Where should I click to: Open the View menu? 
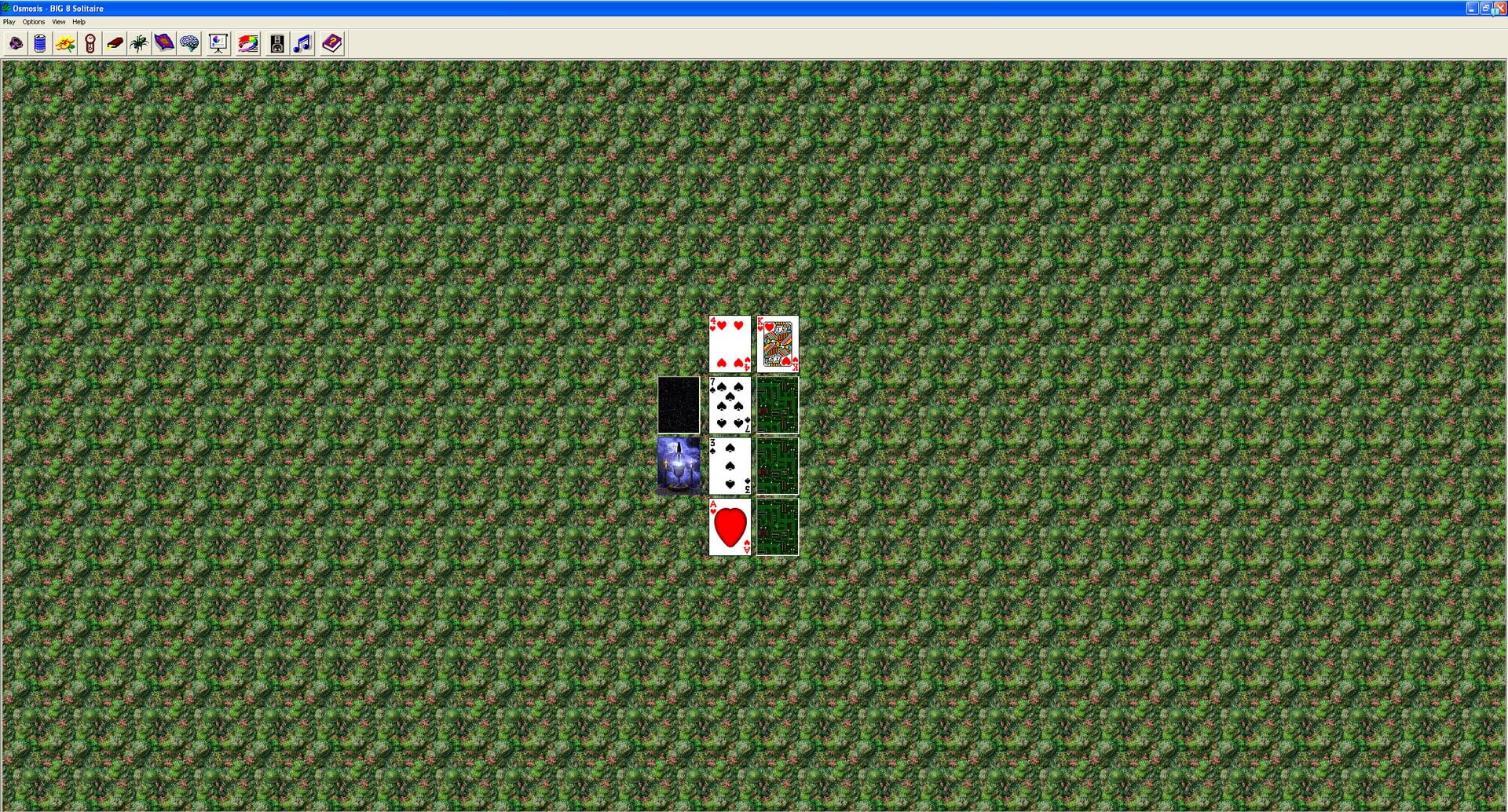tap(59, 21)
